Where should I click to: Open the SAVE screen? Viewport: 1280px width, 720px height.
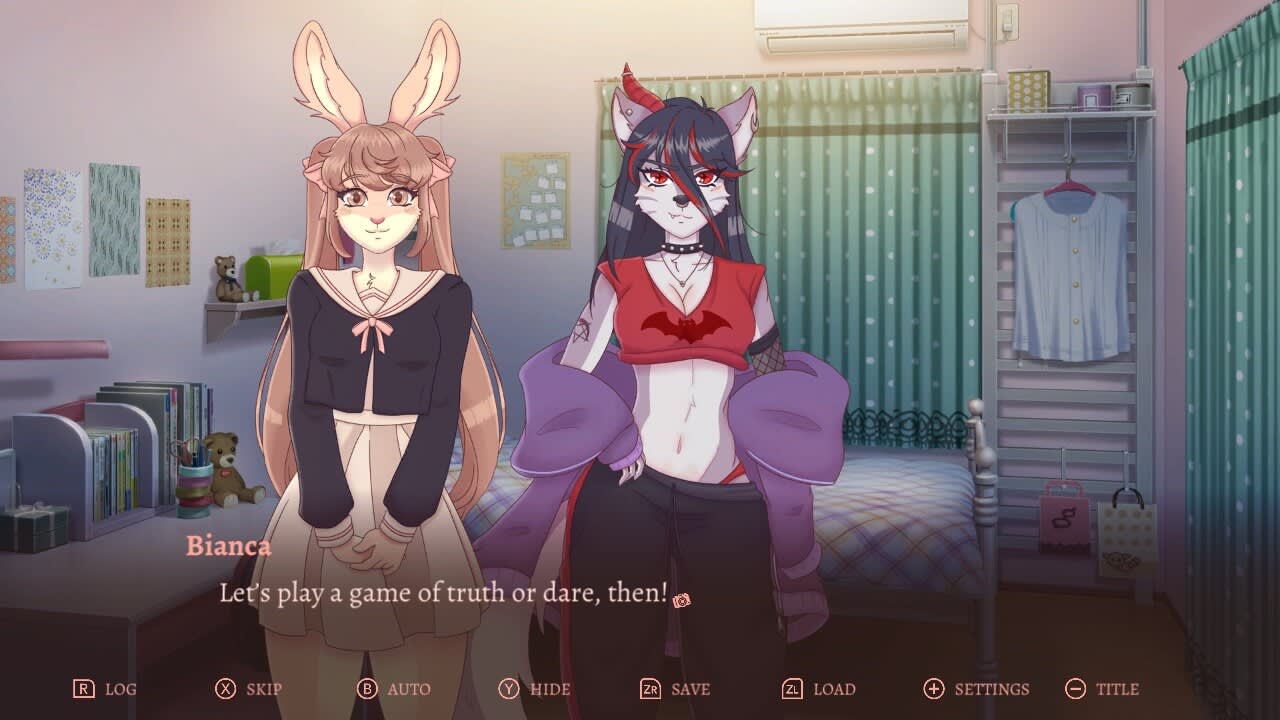click(x=686, y=689)
